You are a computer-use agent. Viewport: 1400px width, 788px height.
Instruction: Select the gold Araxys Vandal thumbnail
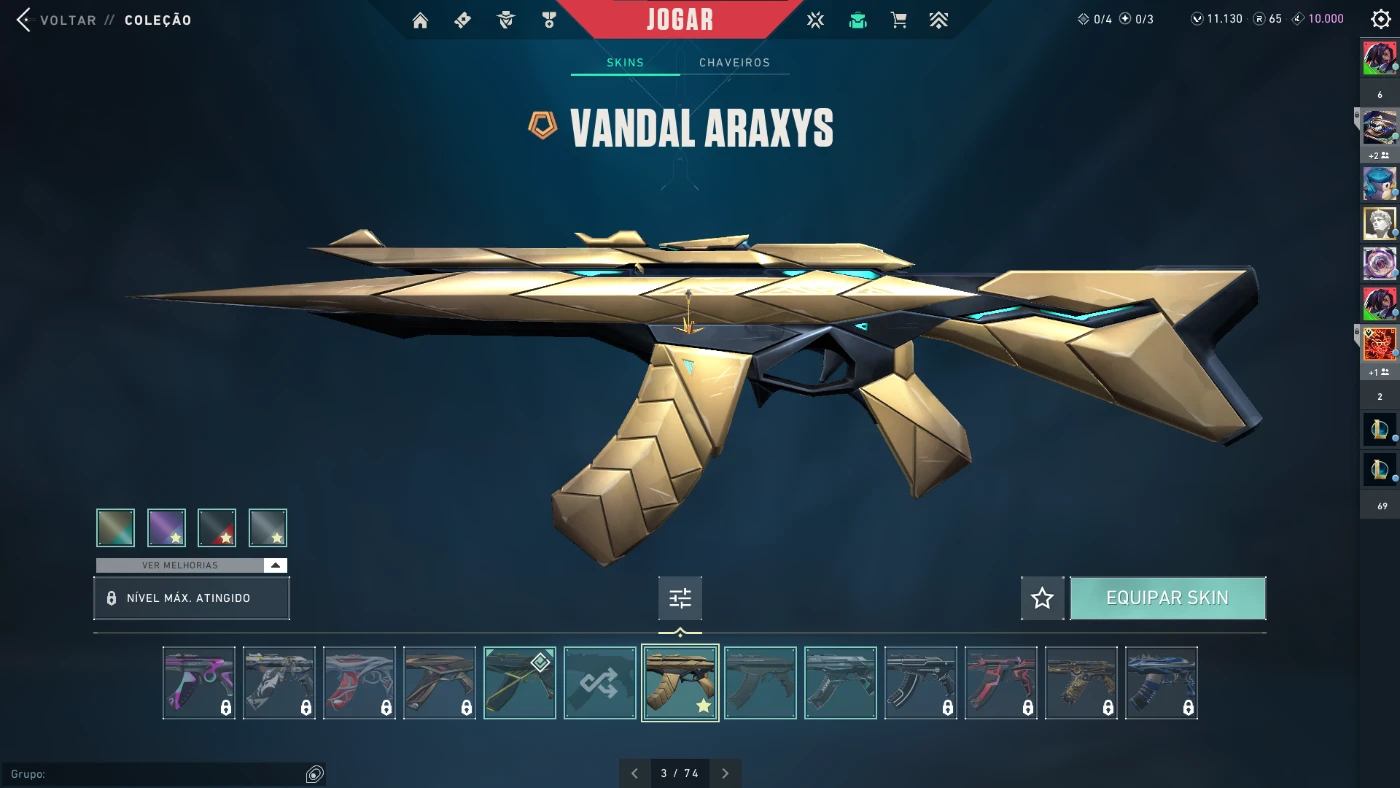[x=680, y=683]
